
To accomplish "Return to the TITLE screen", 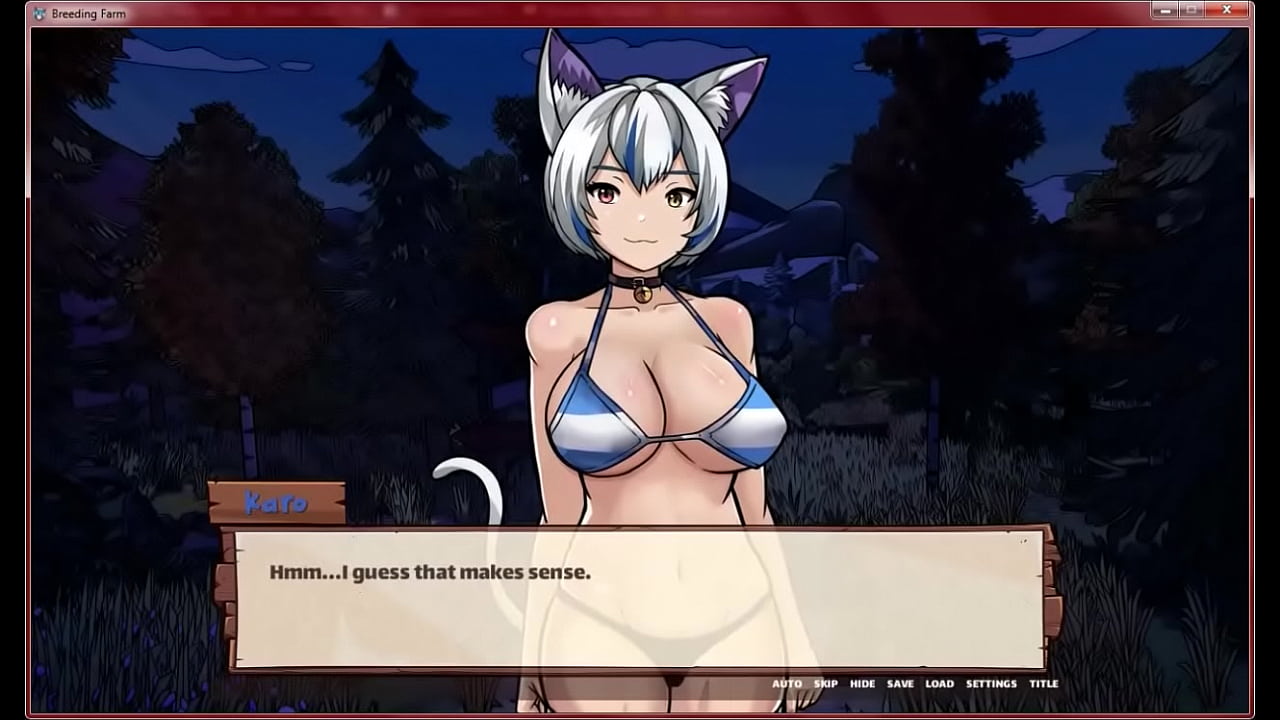I will (x=1043, y=684).
